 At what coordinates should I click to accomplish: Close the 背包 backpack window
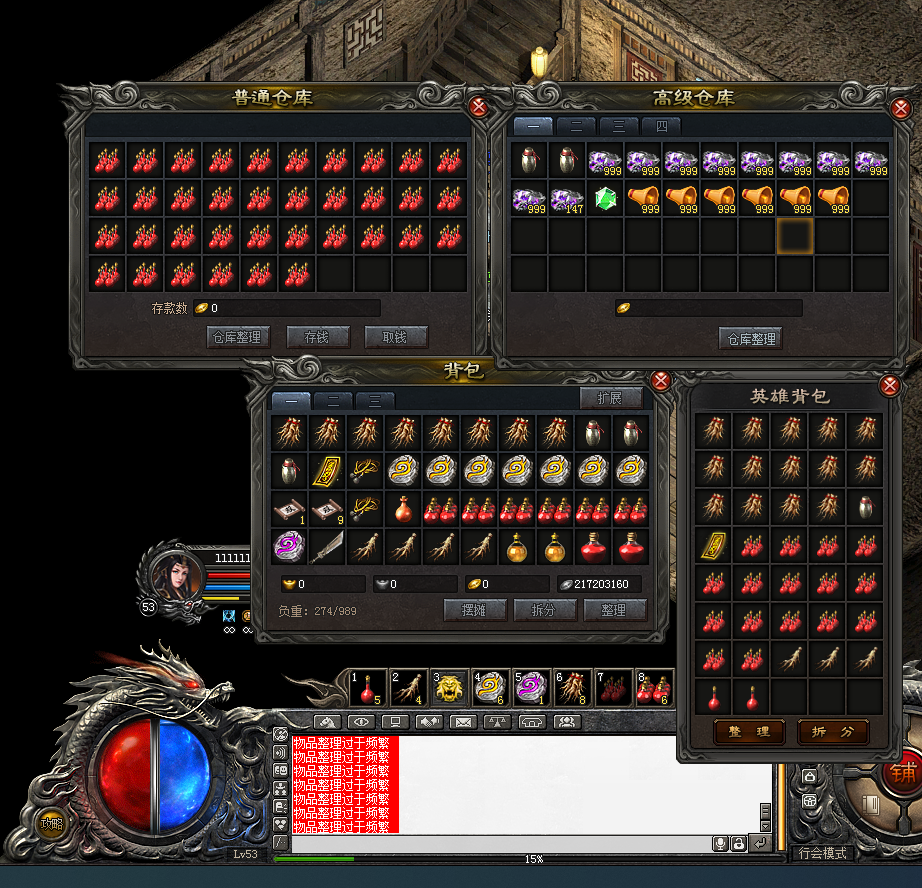click(660, 380)
